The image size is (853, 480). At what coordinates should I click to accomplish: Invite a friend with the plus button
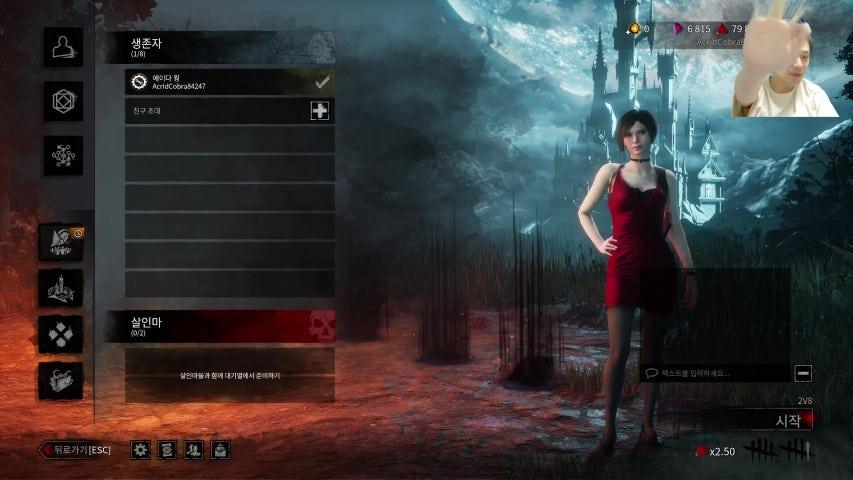coord(319,111)
